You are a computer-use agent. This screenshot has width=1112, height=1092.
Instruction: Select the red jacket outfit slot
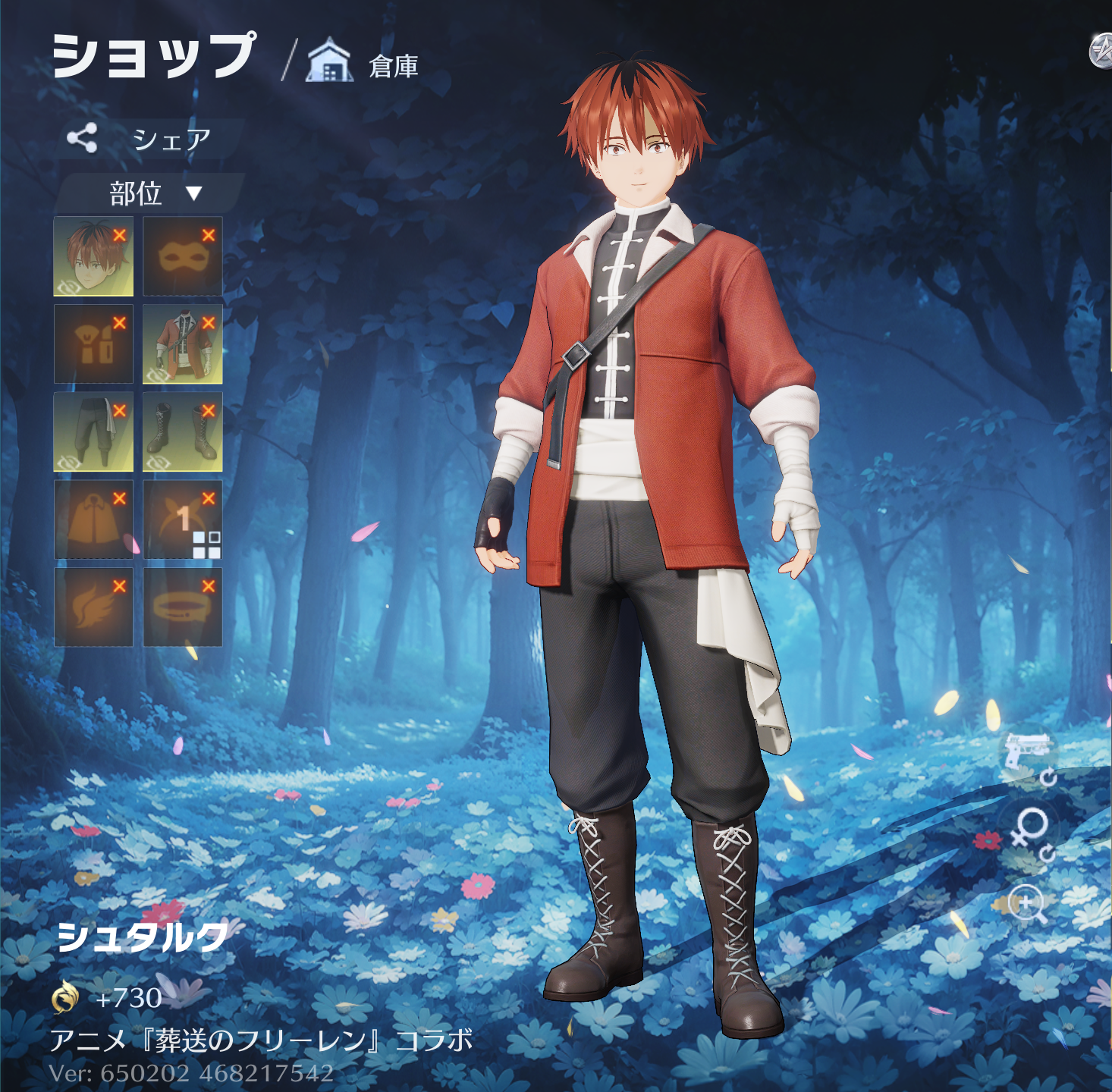pyautogui.click(x=182, y=344)
